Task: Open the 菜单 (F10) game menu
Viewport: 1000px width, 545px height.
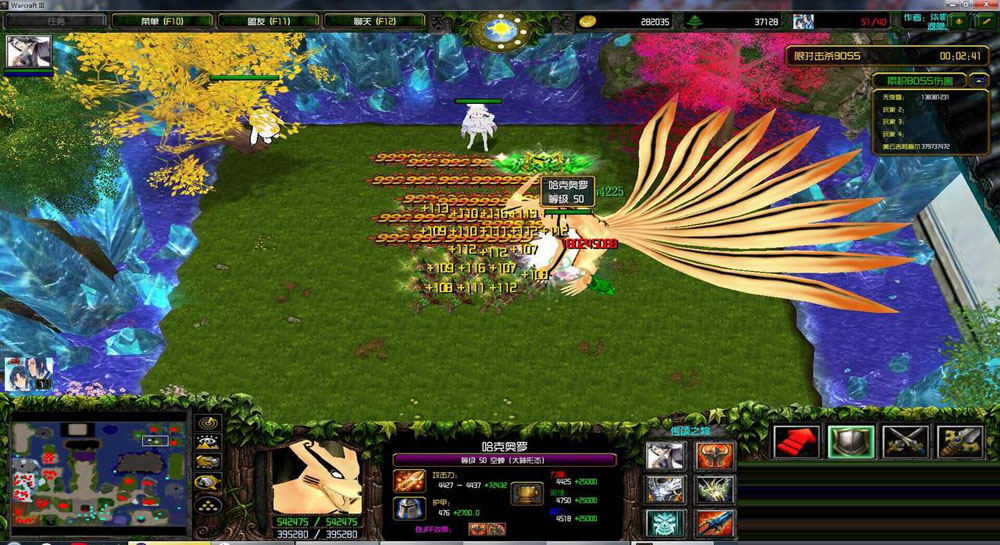Action: [150, 20]
